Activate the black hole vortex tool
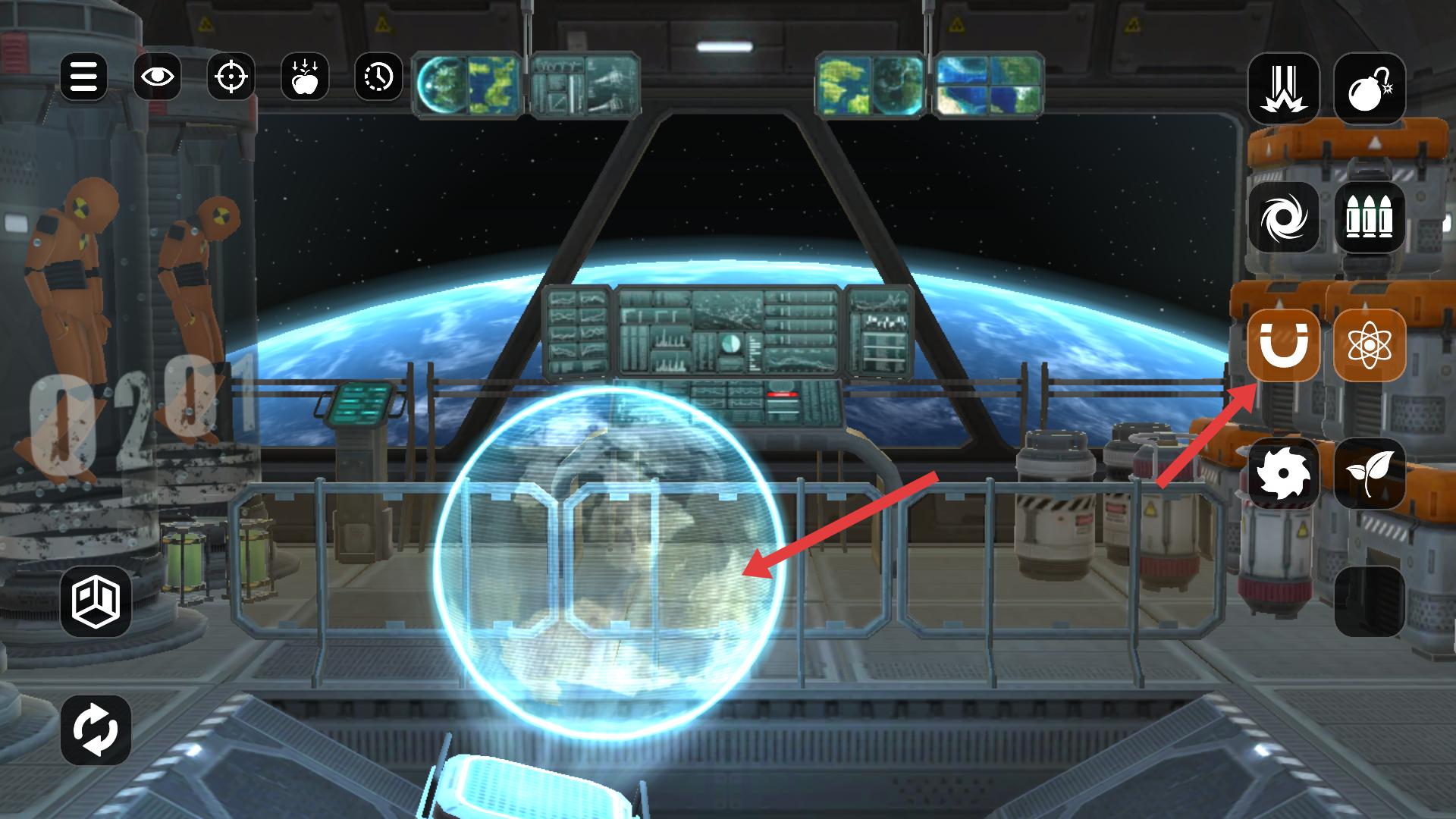 pos(1284,217)
